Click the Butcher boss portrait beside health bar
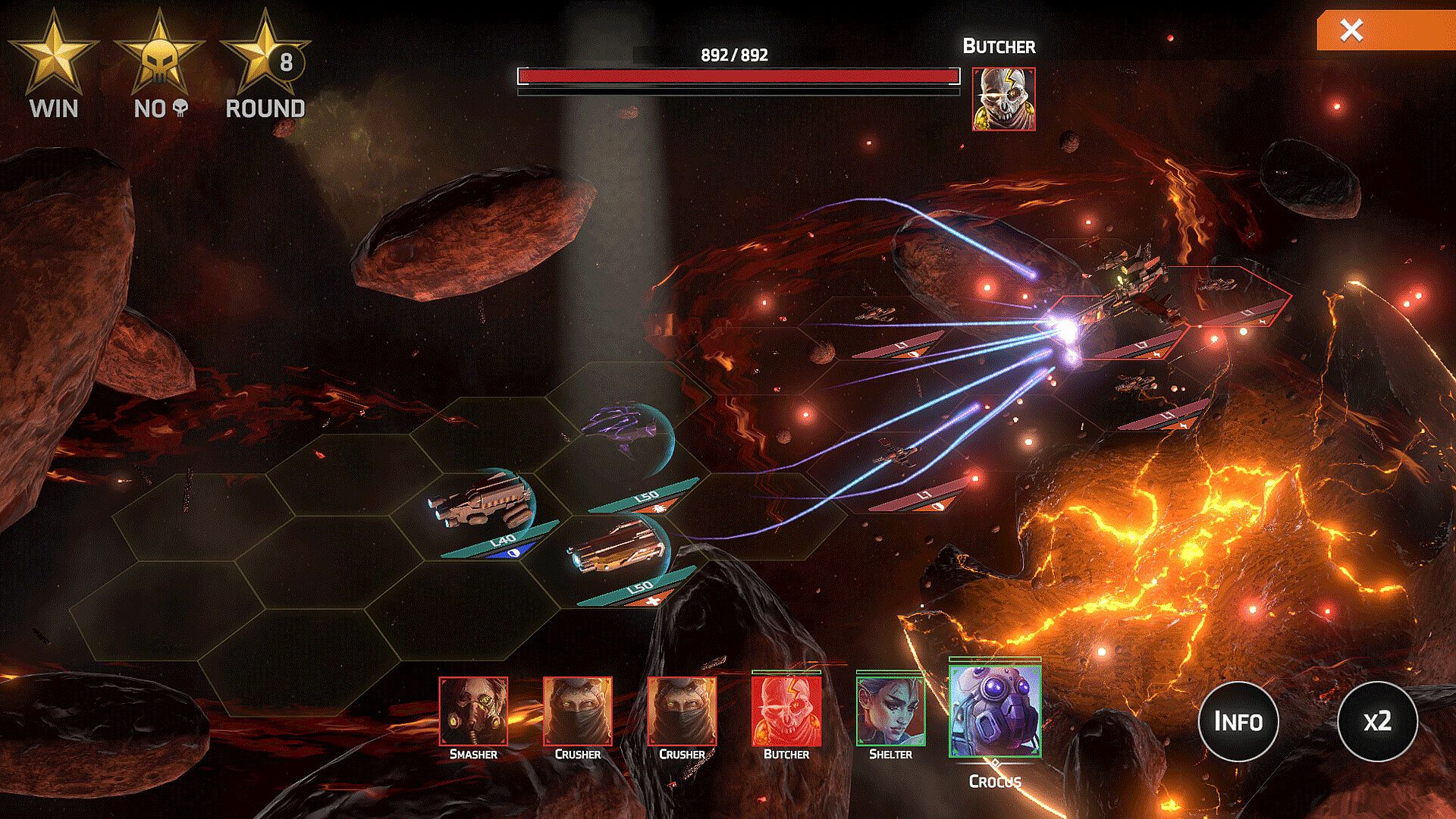Viewport: 1456px width, 819px height. [1003, 99]
